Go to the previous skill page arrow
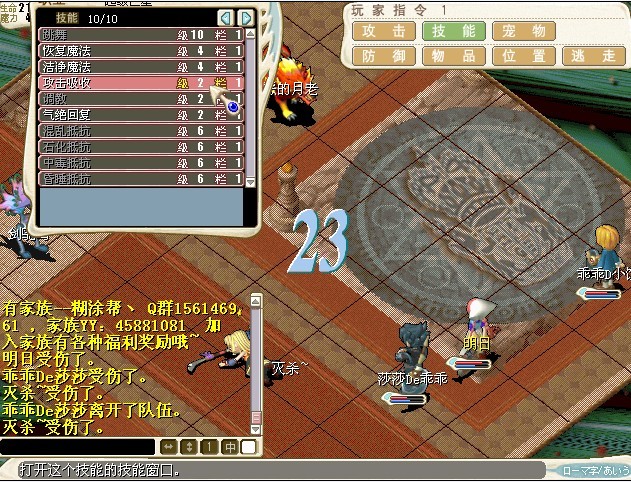Image resolution: width=631 pixels, height=482 pixels. coord(226,18)
